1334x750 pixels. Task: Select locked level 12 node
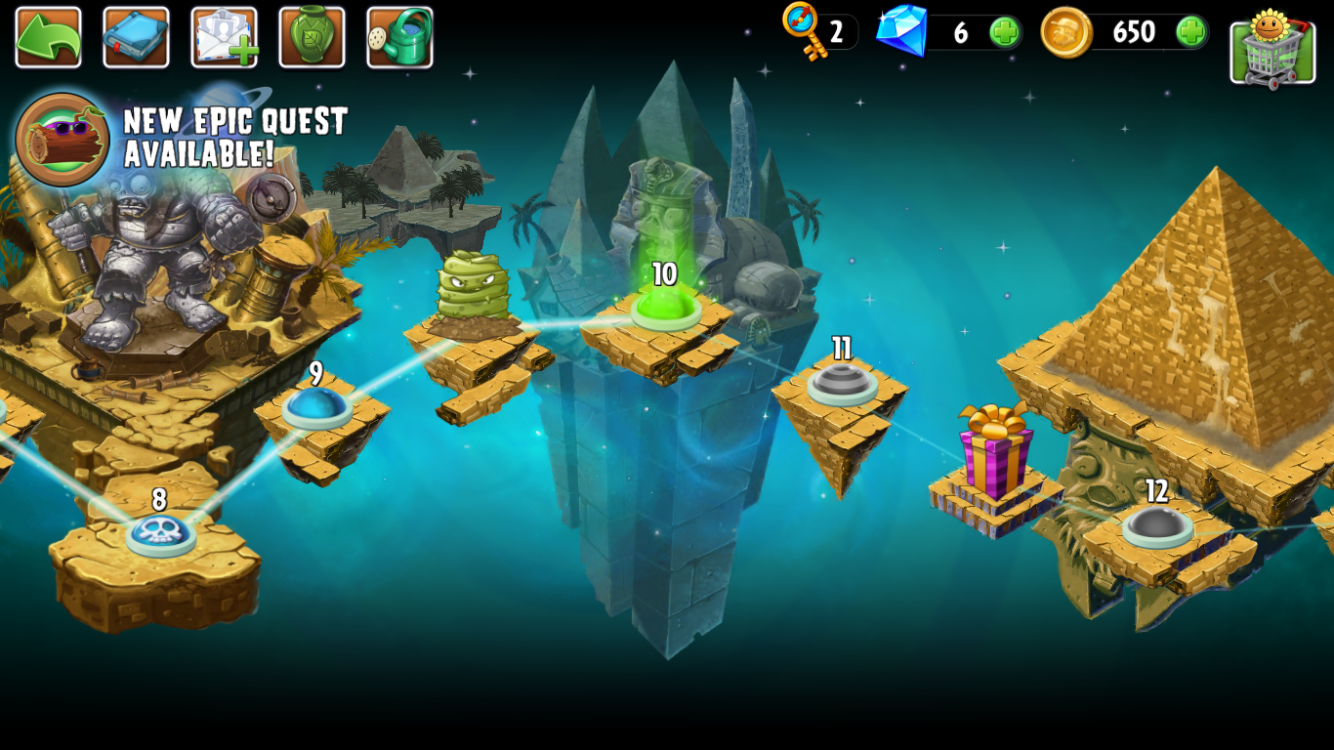1157,524
